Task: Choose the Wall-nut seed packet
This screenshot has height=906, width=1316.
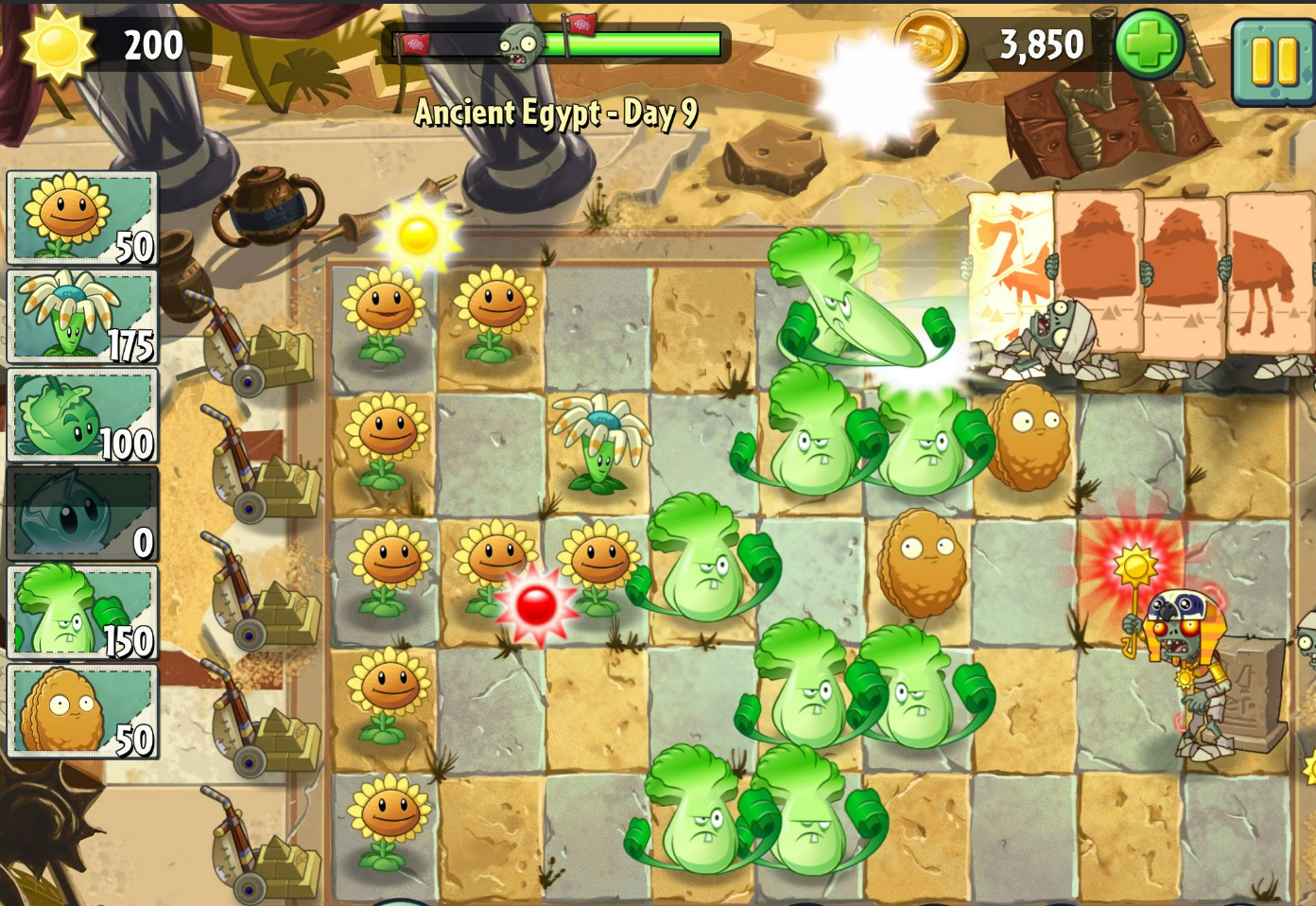Action: [82, 711]
